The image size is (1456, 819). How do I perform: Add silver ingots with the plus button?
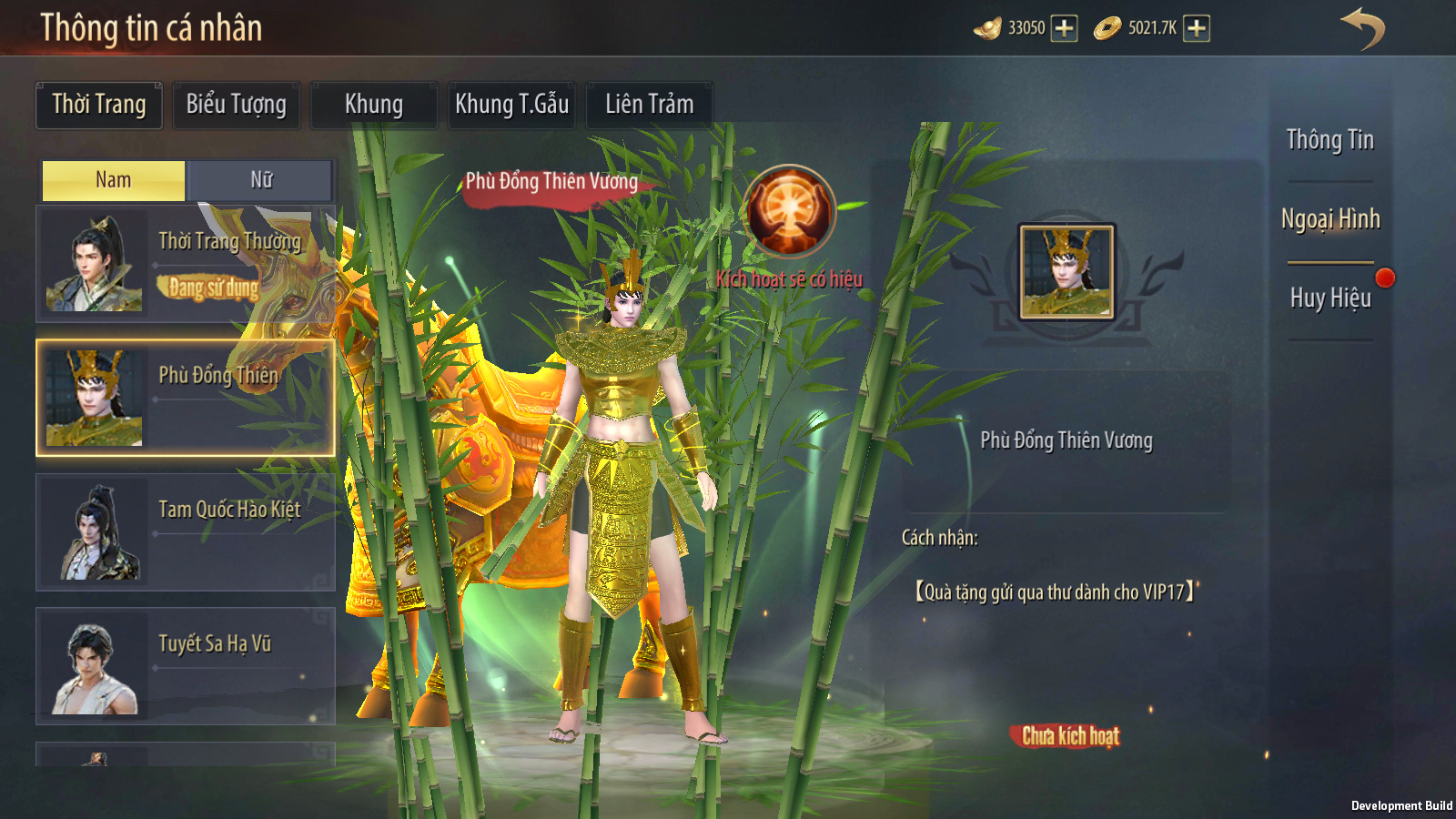1064,28
